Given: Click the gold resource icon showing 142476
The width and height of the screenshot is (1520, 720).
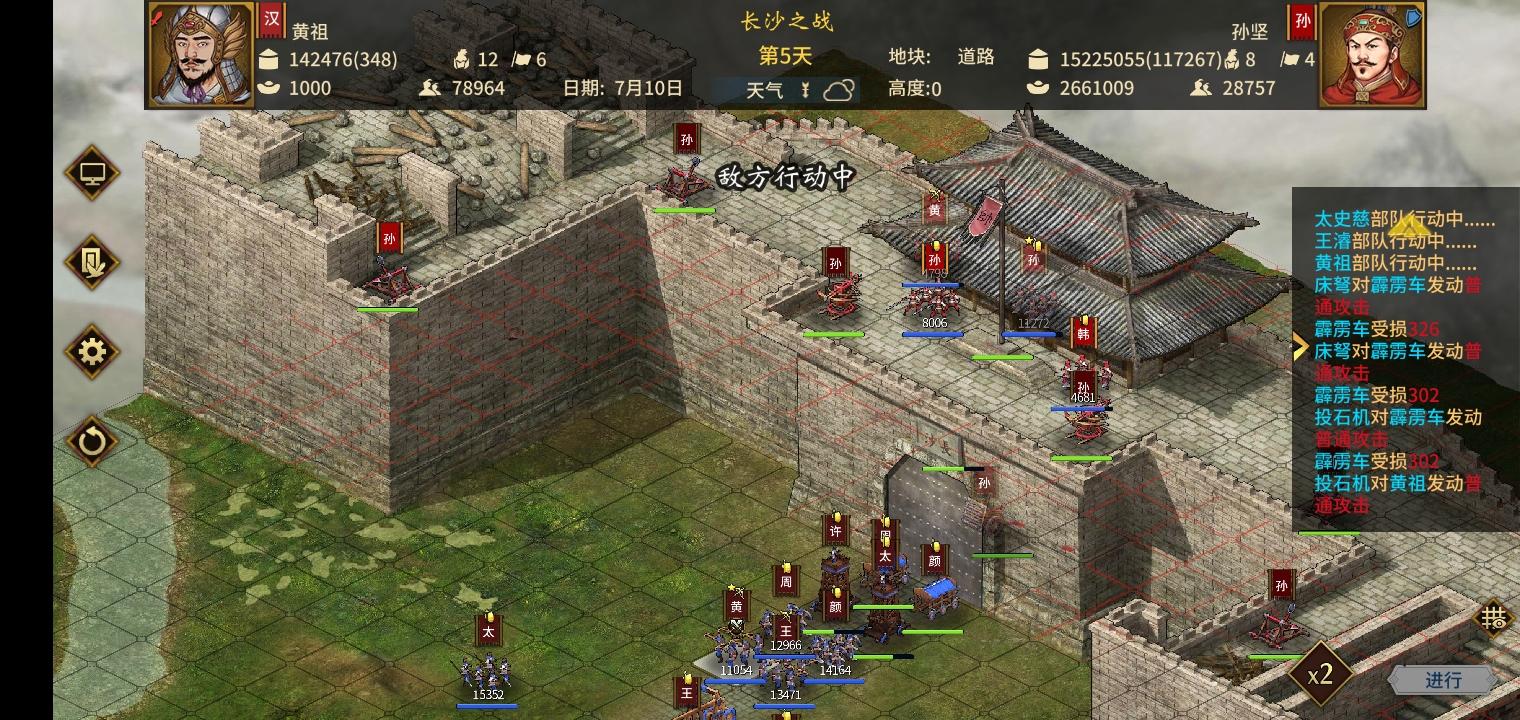Looking at the screenshot, I should [x=268, y=59].
